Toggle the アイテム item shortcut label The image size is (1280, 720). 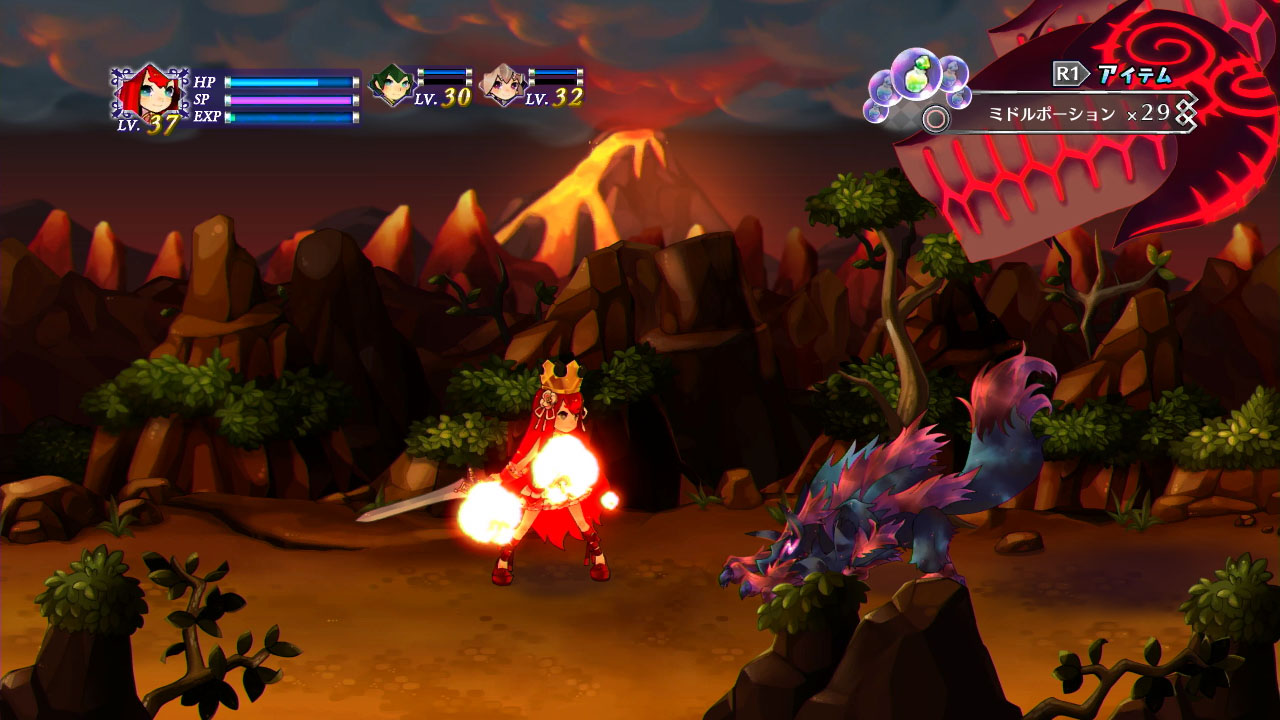coord(1133,73)
